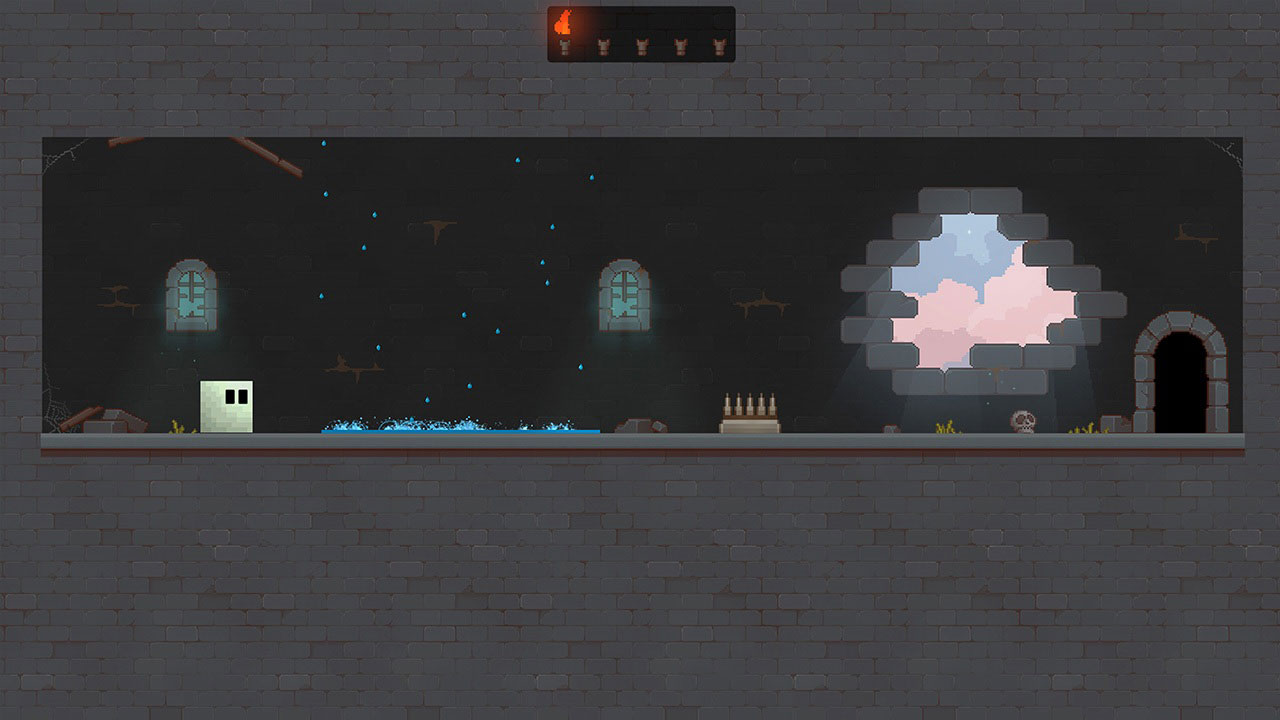1280x720 pixels.
Task: Select the fourth candle slot icon
Action: [680, 46]
